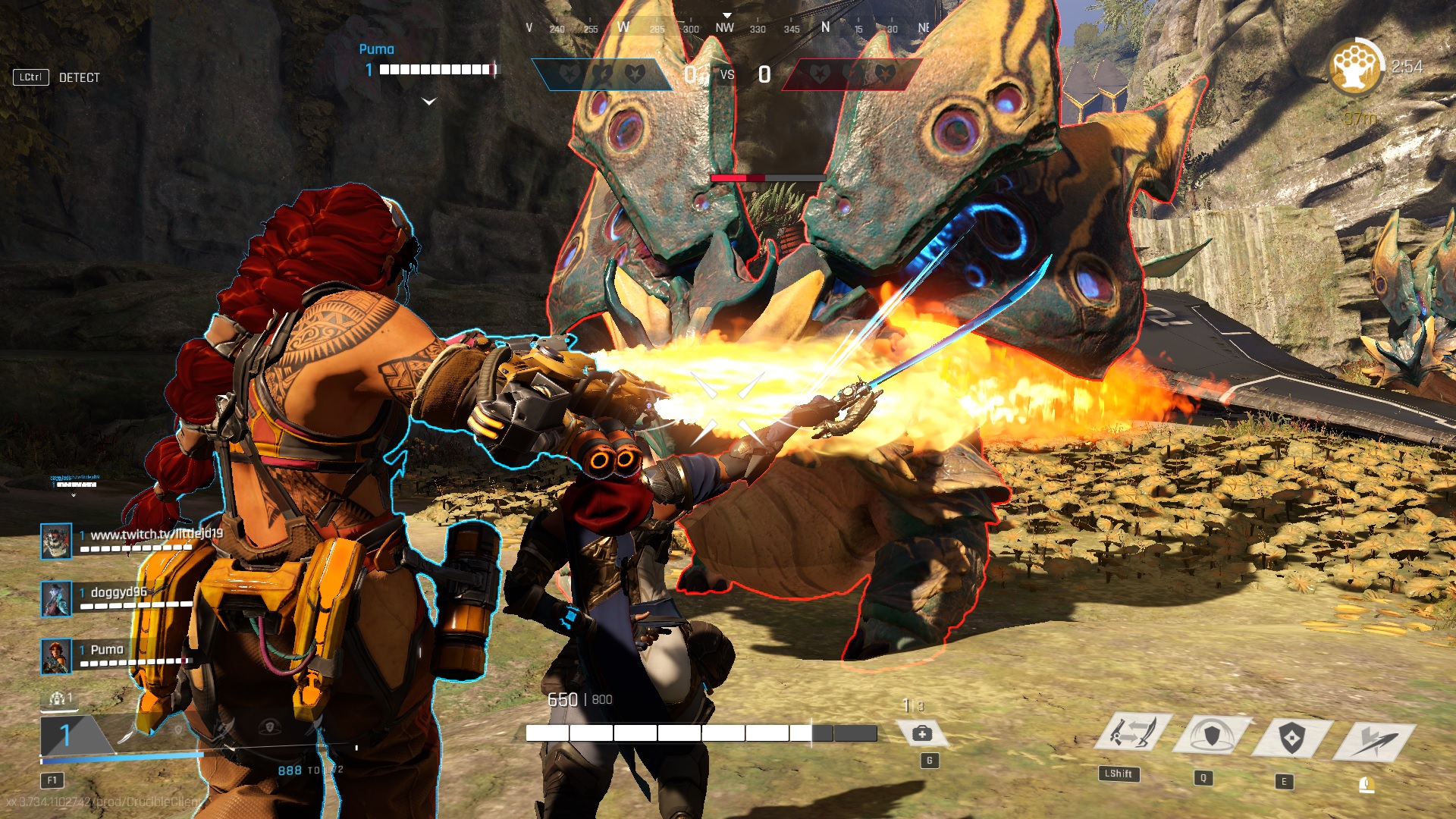This screenshot has width=1456, height=819.
Task: Activate the weapon swap ability
Action: (1134, 733)
